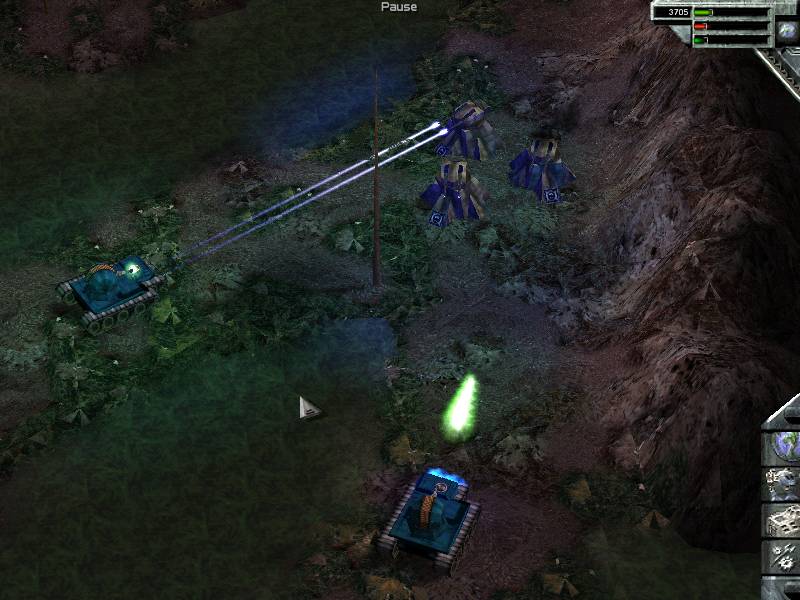Open the robot-head commander panel
Image resolution: width=800 pixels, height=600 pixels.
783,484
